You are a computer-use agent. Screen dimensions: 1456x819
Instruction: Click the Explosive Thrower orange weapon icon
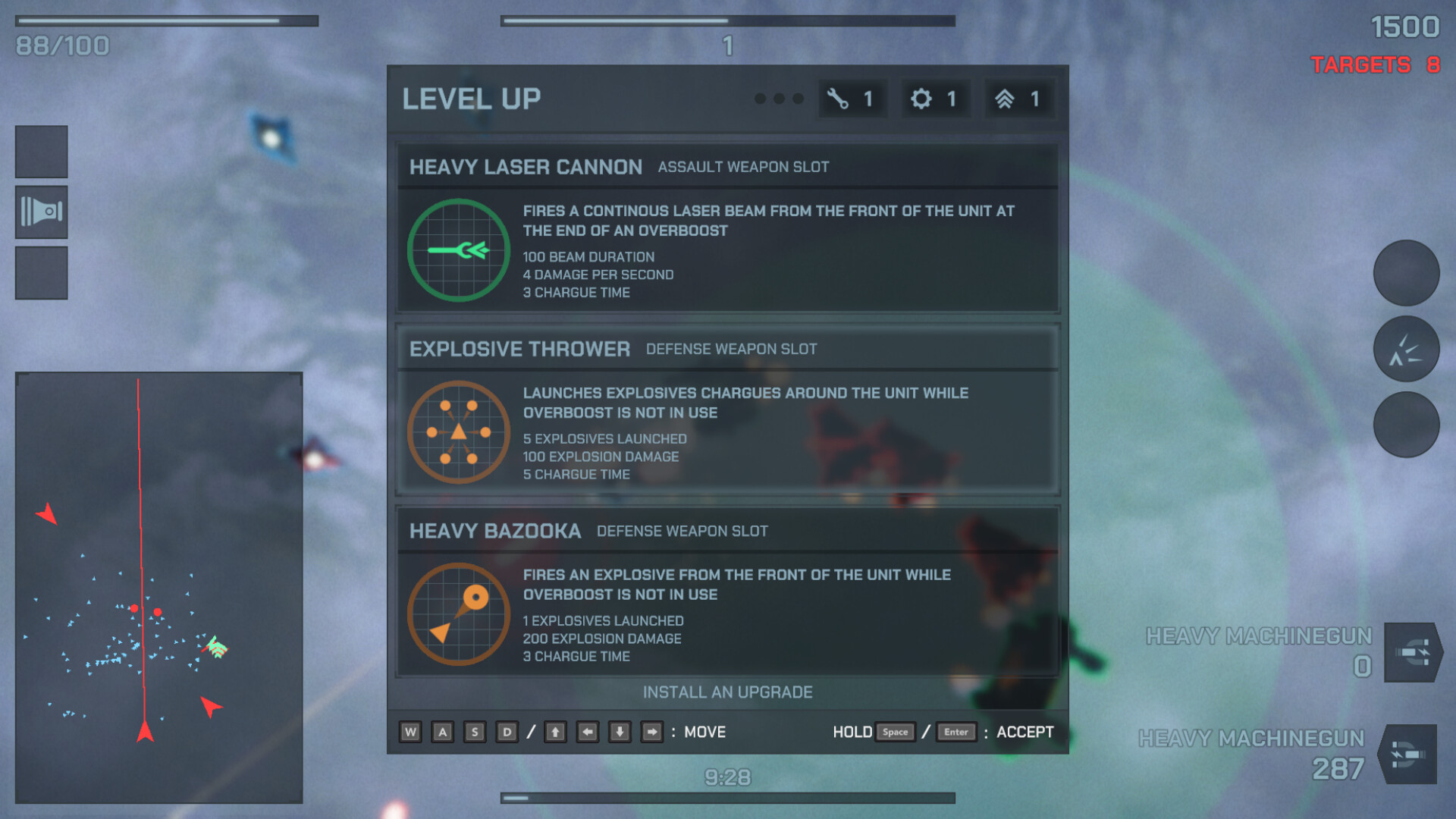coord(457,432)
